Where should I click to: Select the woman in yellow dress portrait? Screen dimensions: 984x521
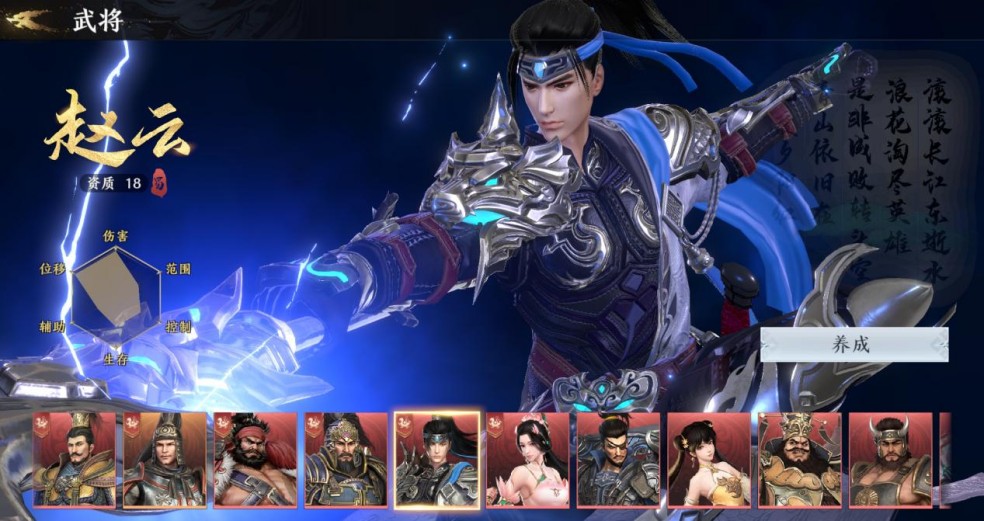(708, 460)
